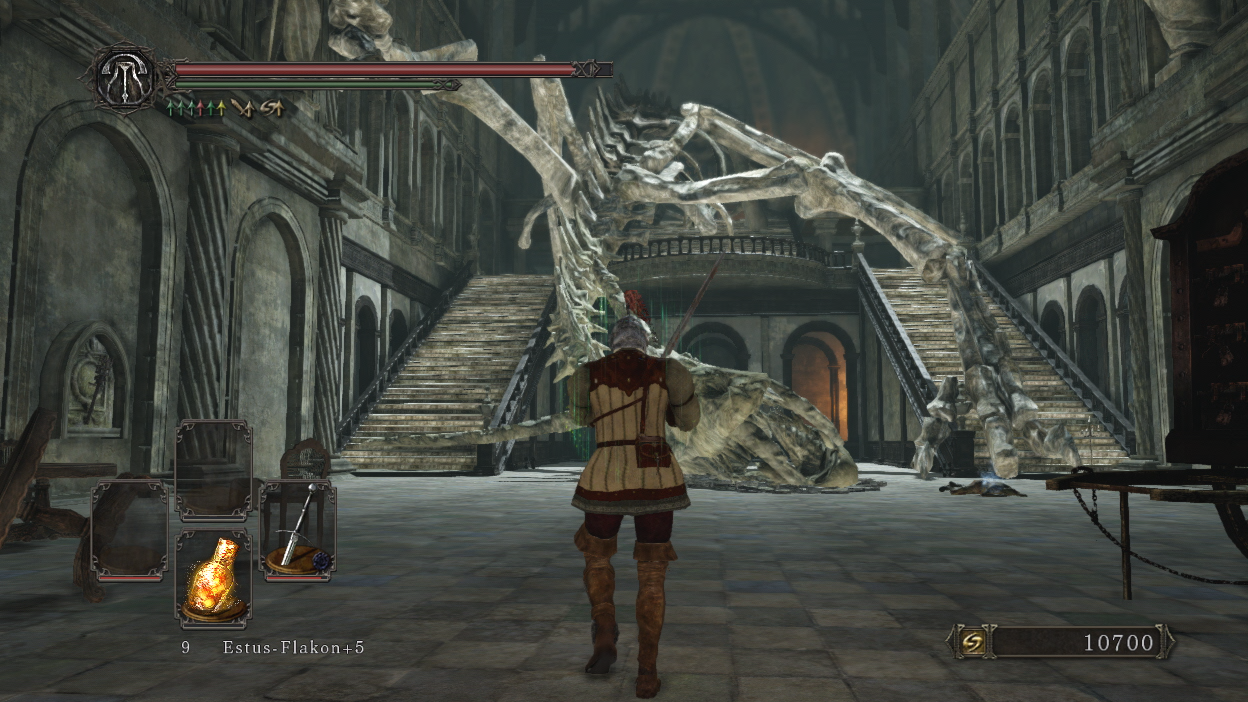Check the curled-arrow status effect icon
Screen dimensions: 1248x702
[271, 107]
